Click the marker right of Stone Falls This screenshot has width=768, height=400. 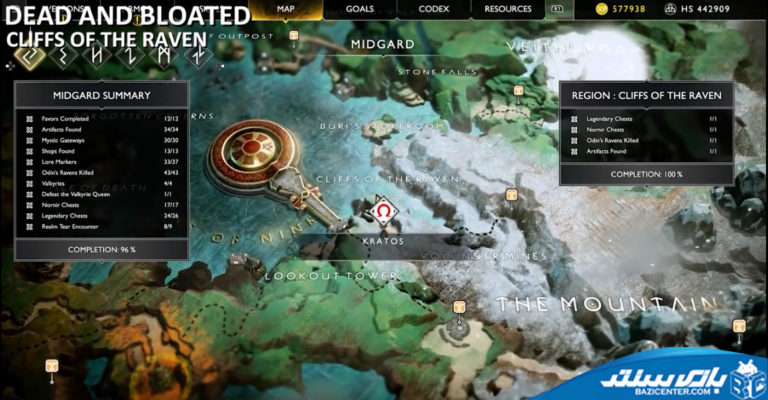click(x=519, y=90)
